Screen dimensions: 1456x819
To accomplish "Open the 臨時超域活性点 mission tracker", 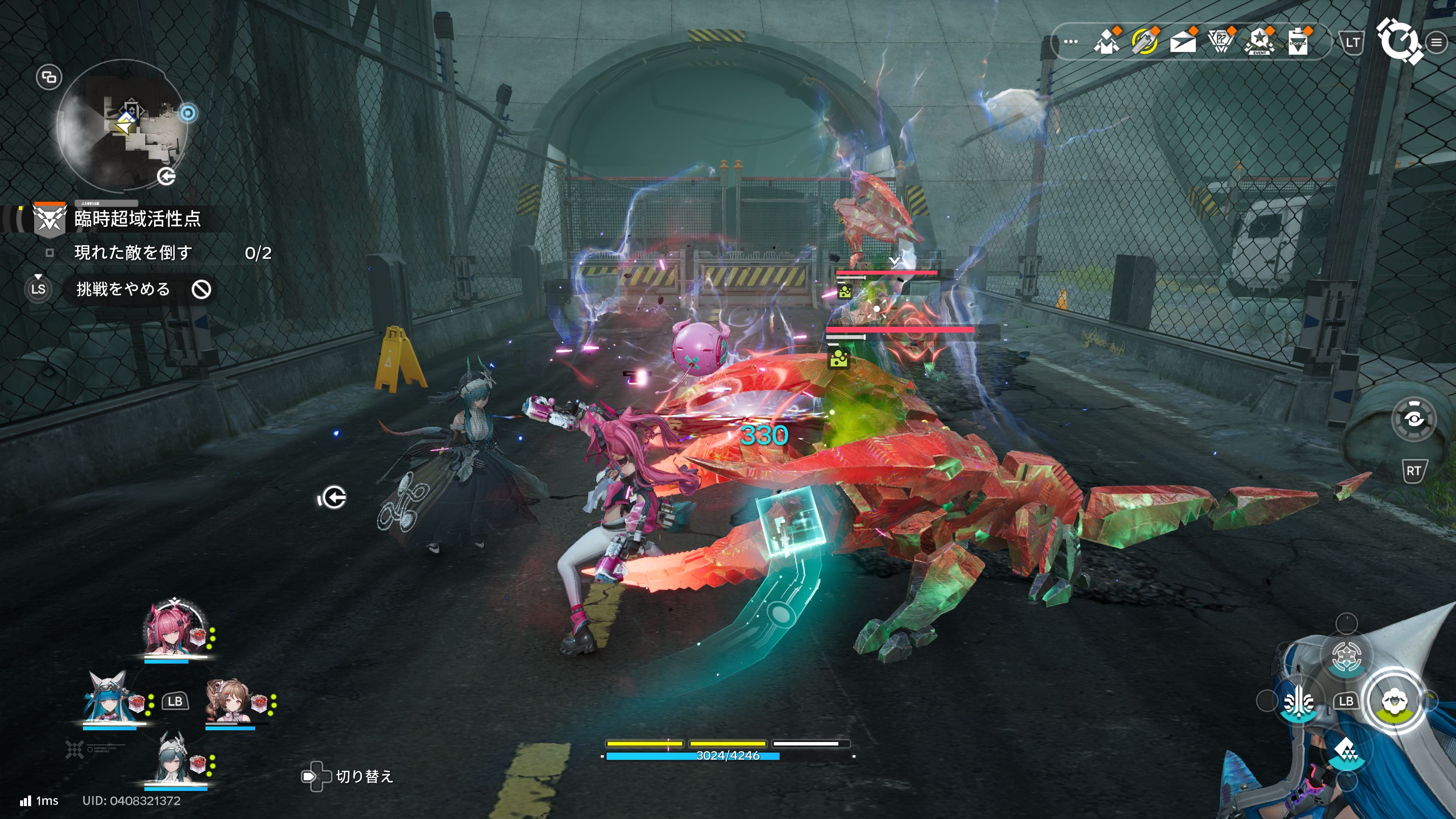I will (137, 219).
